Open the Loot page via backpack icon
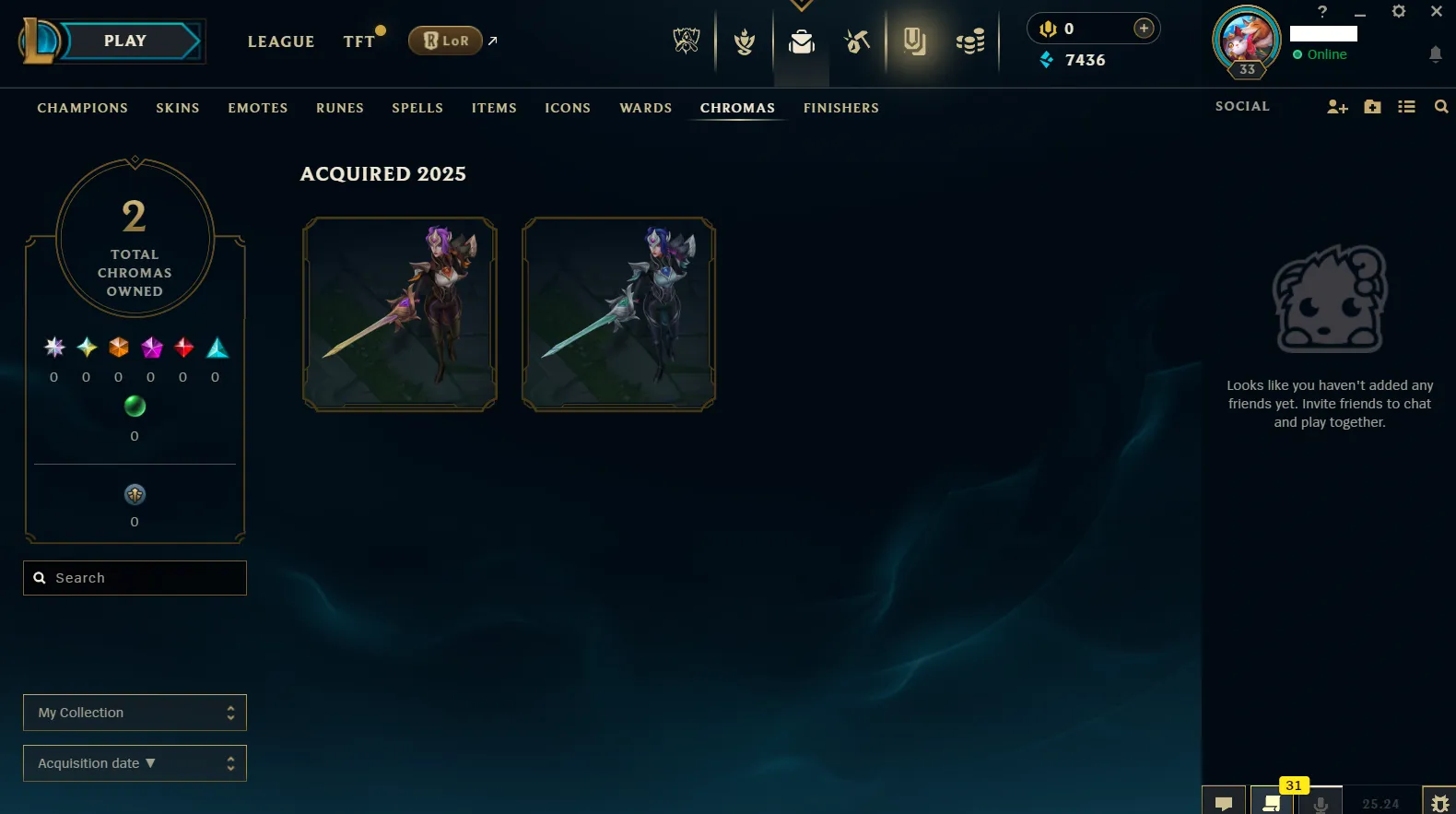Viewport: 1456px width, 814px height. pos(801,41)
